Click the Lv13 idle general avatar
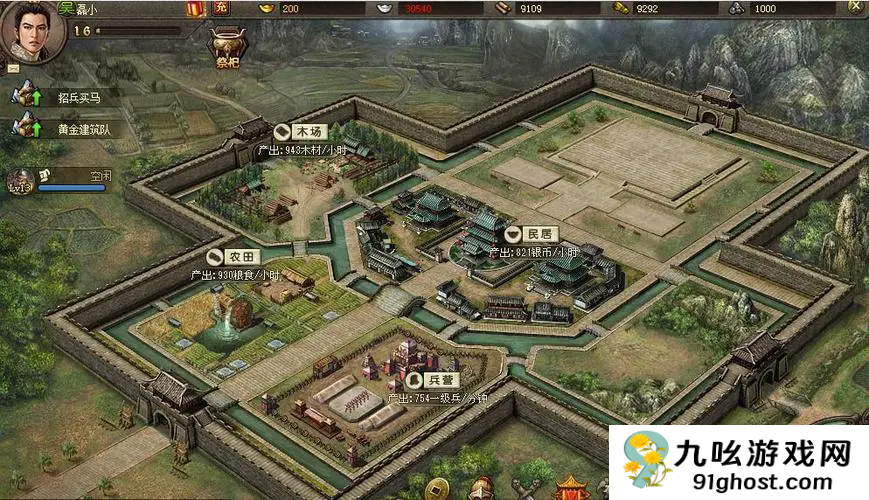 click(22, 181)
